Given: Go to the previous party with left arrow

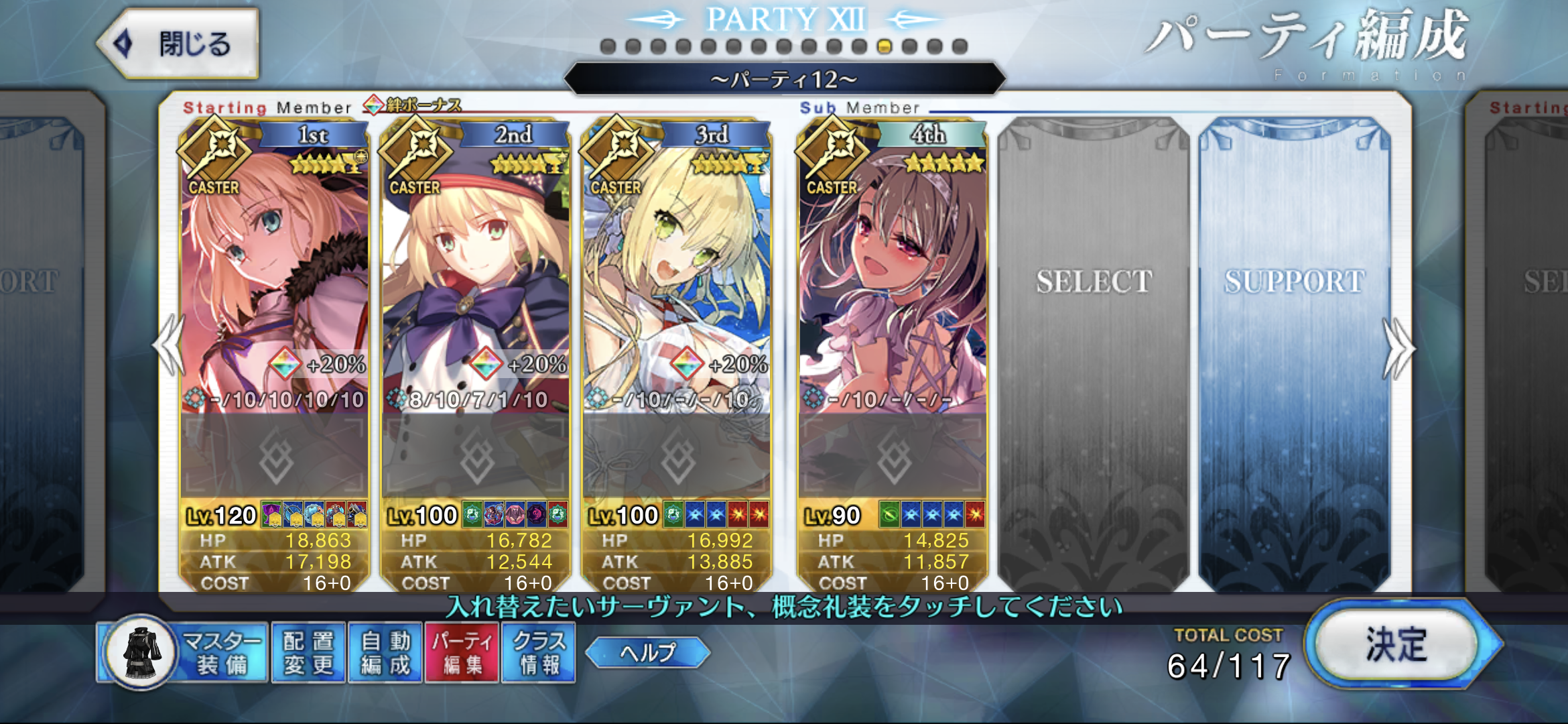Looking at the screenshot, I should (169, 346).
